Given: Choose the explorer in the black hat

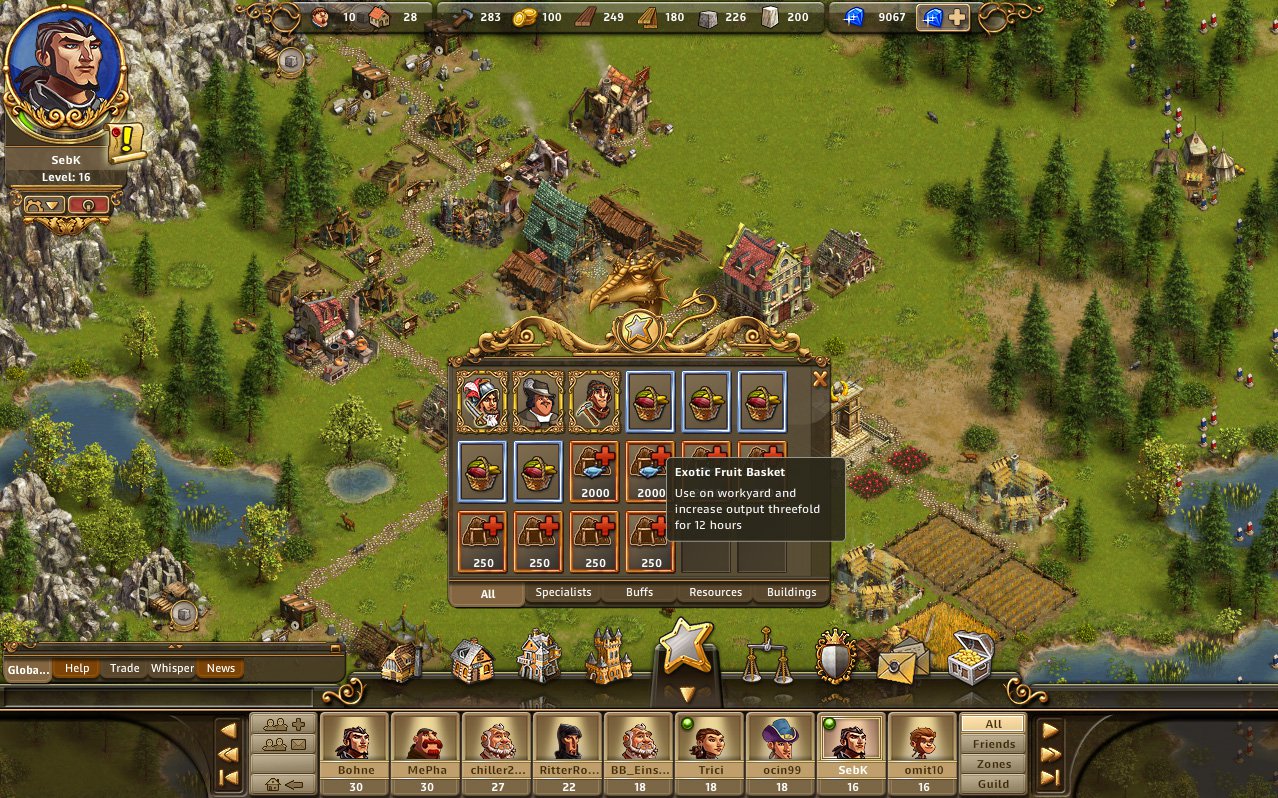Looking at the screenshot, I should 538,401.
